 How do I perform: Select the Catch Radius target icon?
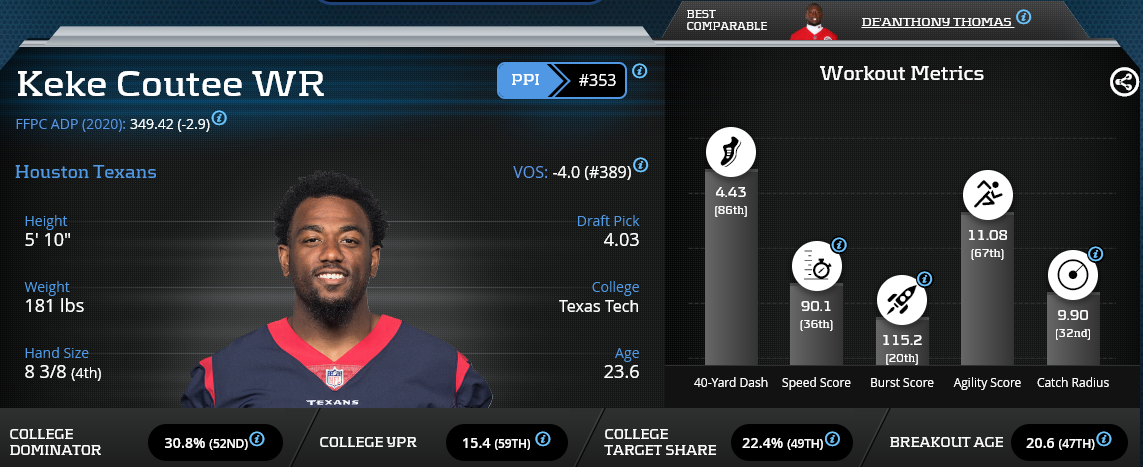[1072, 275]
